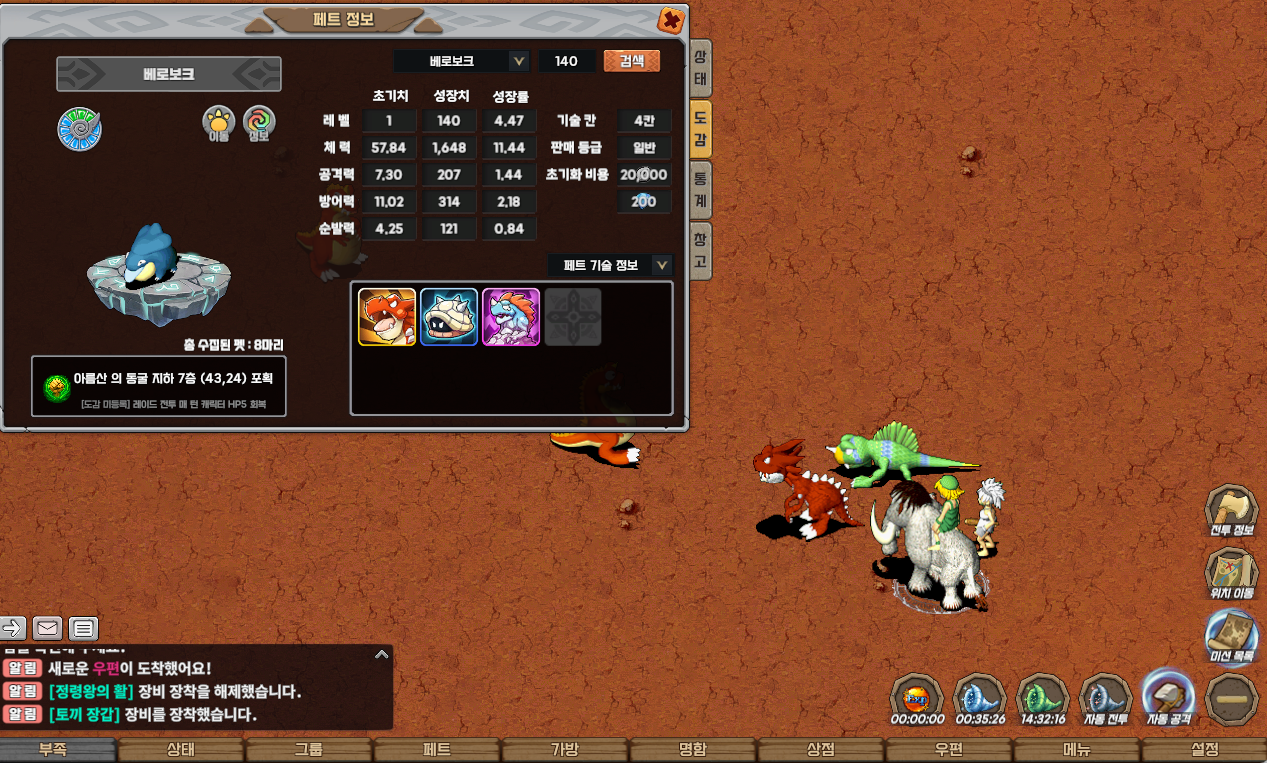Toggle 자동 전투 auto battle
This screenshot has height=763, width=1267.
(x=1103, y=699)
